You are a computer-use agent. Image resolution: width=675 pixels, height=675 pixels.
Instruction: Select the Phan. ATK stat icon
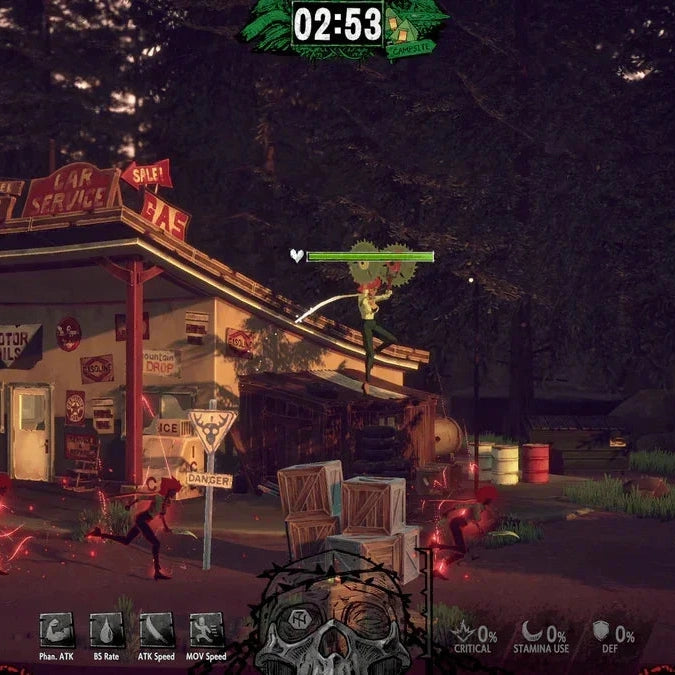tap(56, 630)
